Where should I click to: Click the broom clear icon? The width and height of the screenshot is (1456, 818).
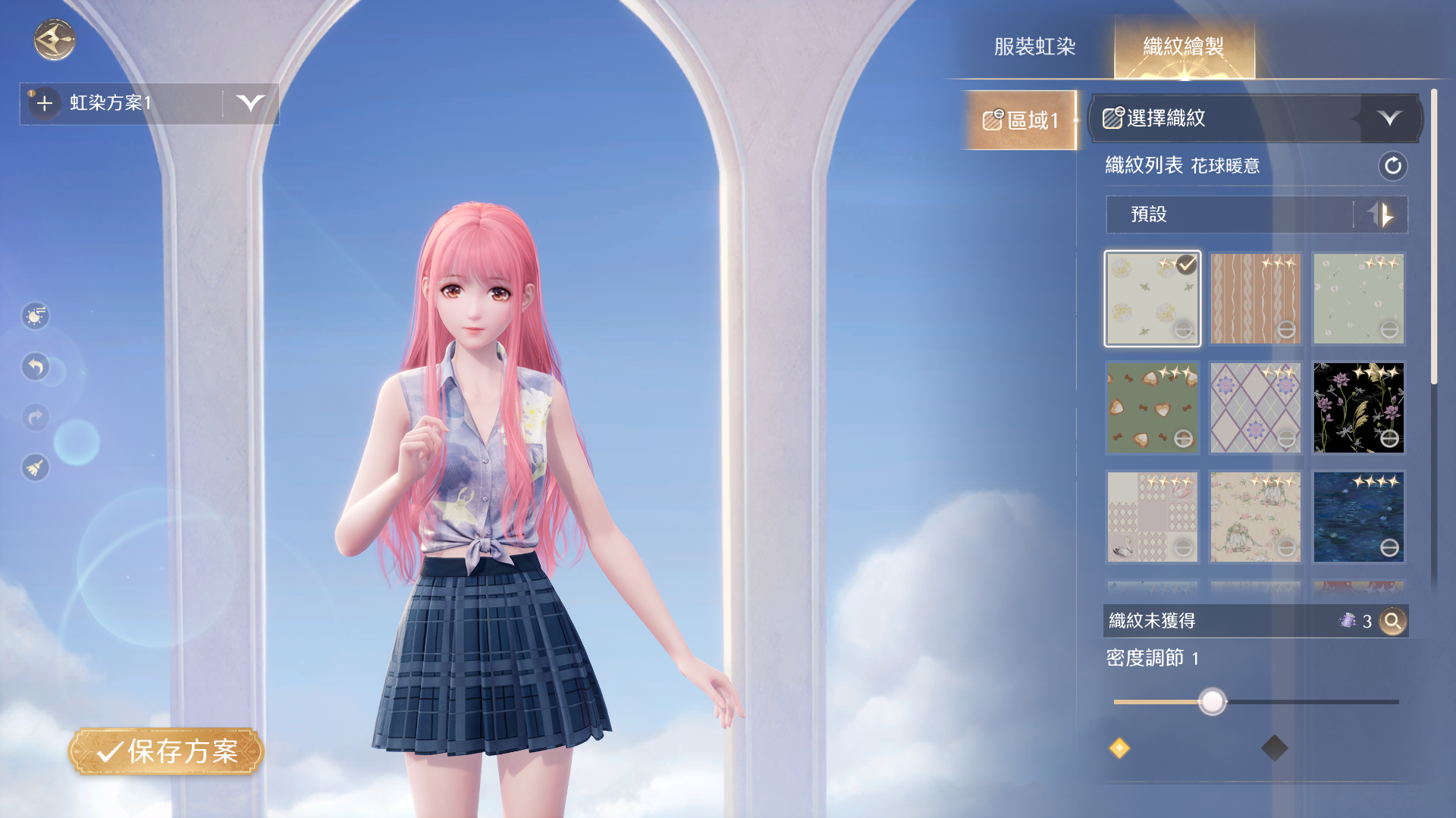[x=36, y=468]
